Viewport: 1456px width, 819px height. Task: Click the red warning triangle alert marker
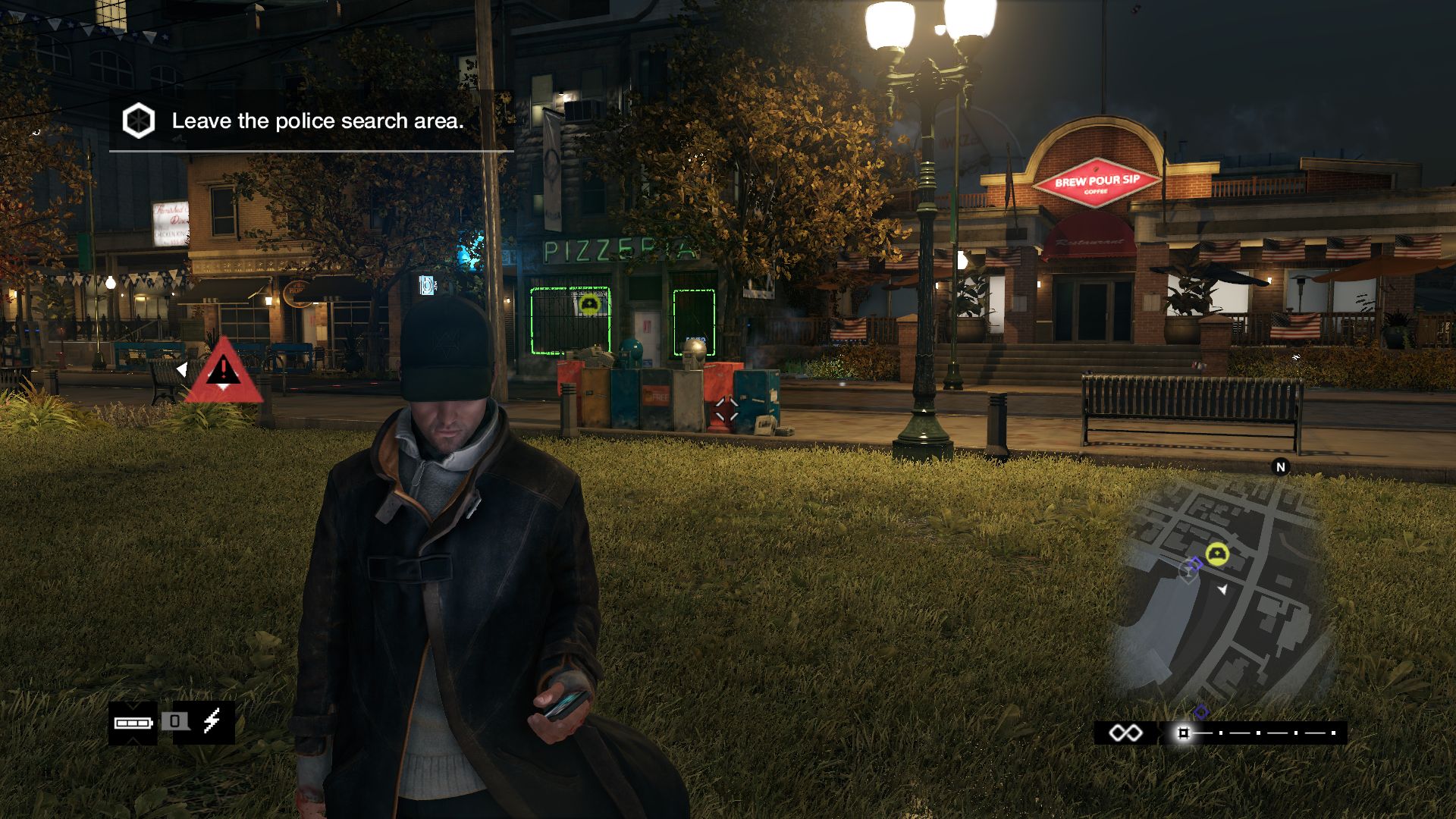(x=223, y=372)
